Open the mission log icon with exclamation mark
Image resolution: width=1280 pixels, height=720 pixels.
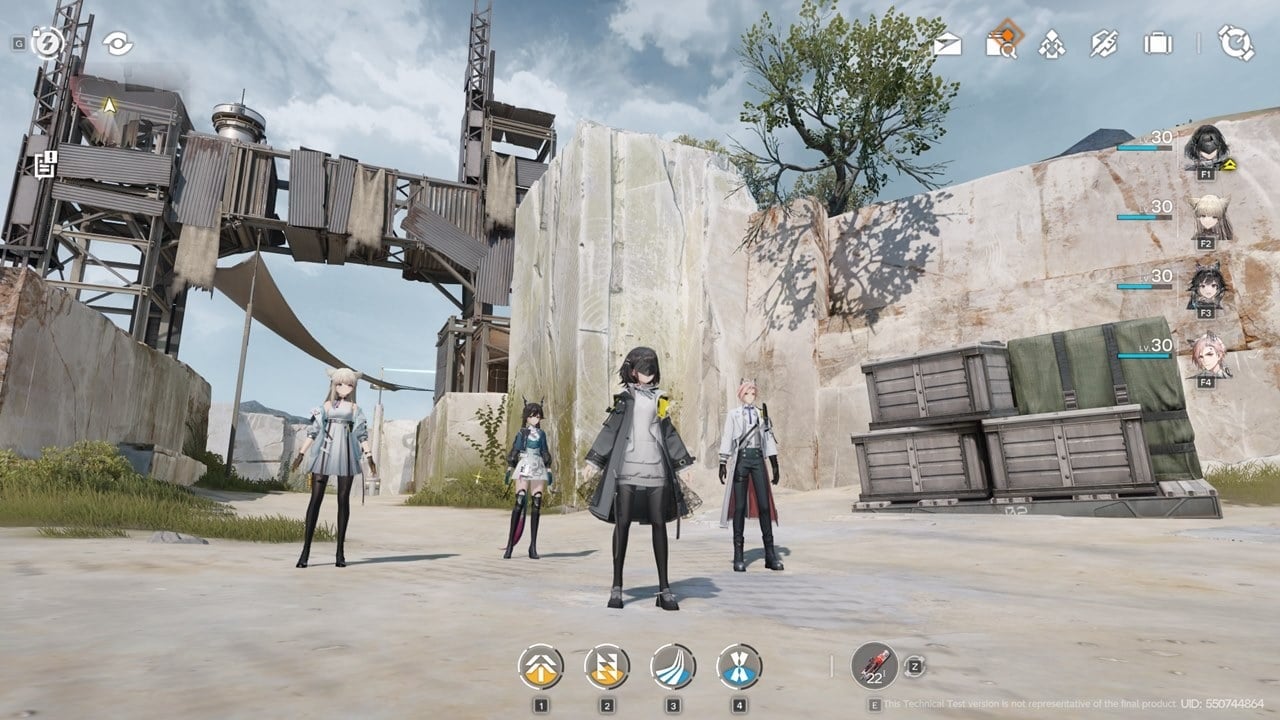click(45, 164)
